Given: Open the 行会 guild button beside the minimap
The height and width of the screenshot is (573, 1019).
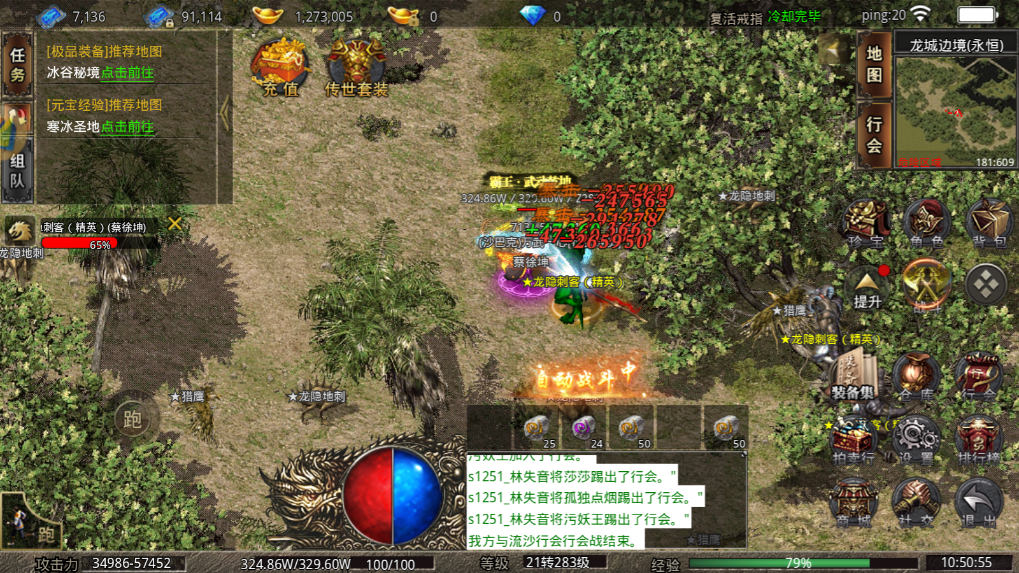Looking at the screenshot, I should pyautogui.click(x=874, y=134).
